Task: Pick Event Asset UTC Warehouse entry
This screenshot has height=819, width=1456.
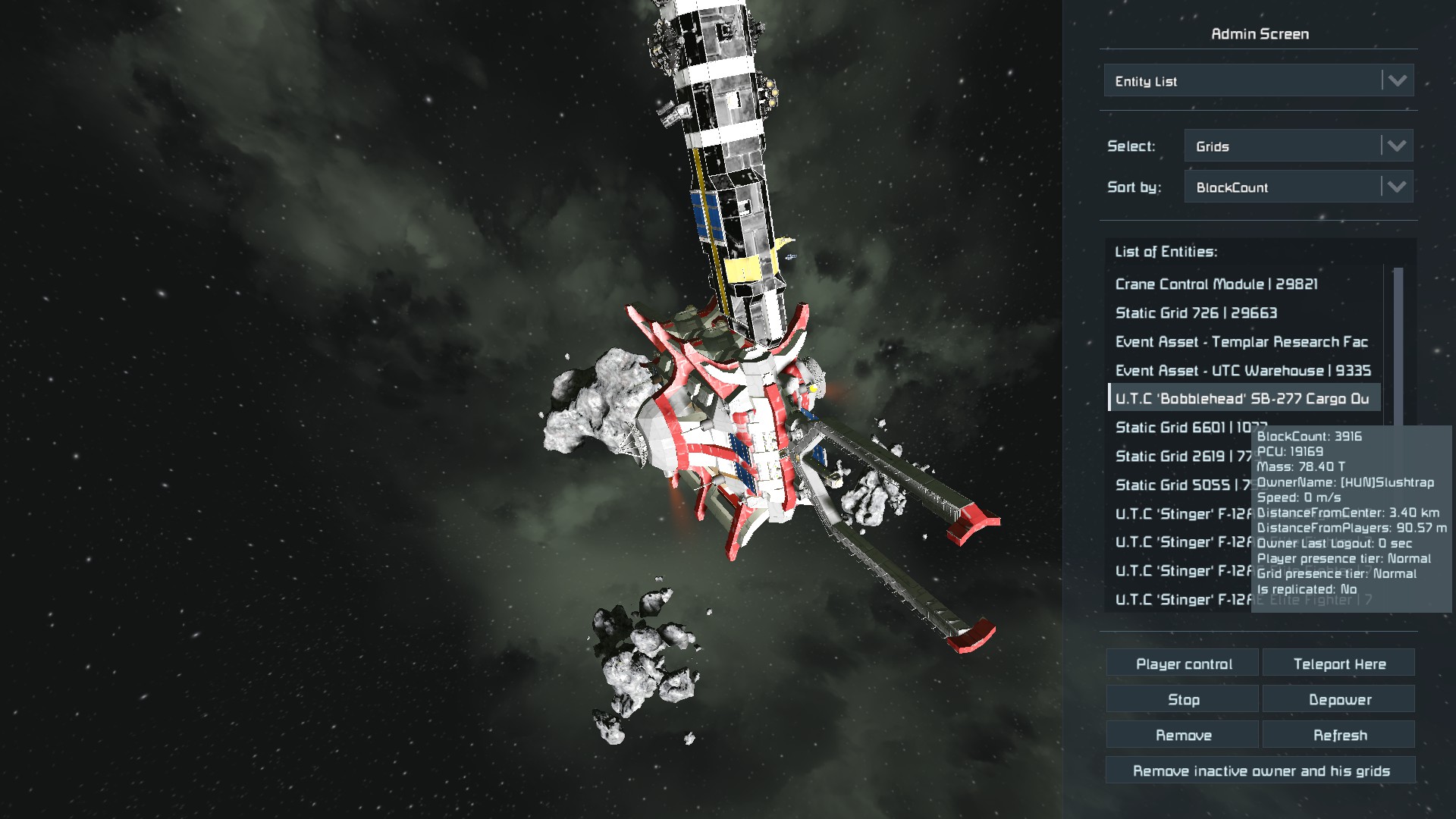Action: (x=1242, y=371)
